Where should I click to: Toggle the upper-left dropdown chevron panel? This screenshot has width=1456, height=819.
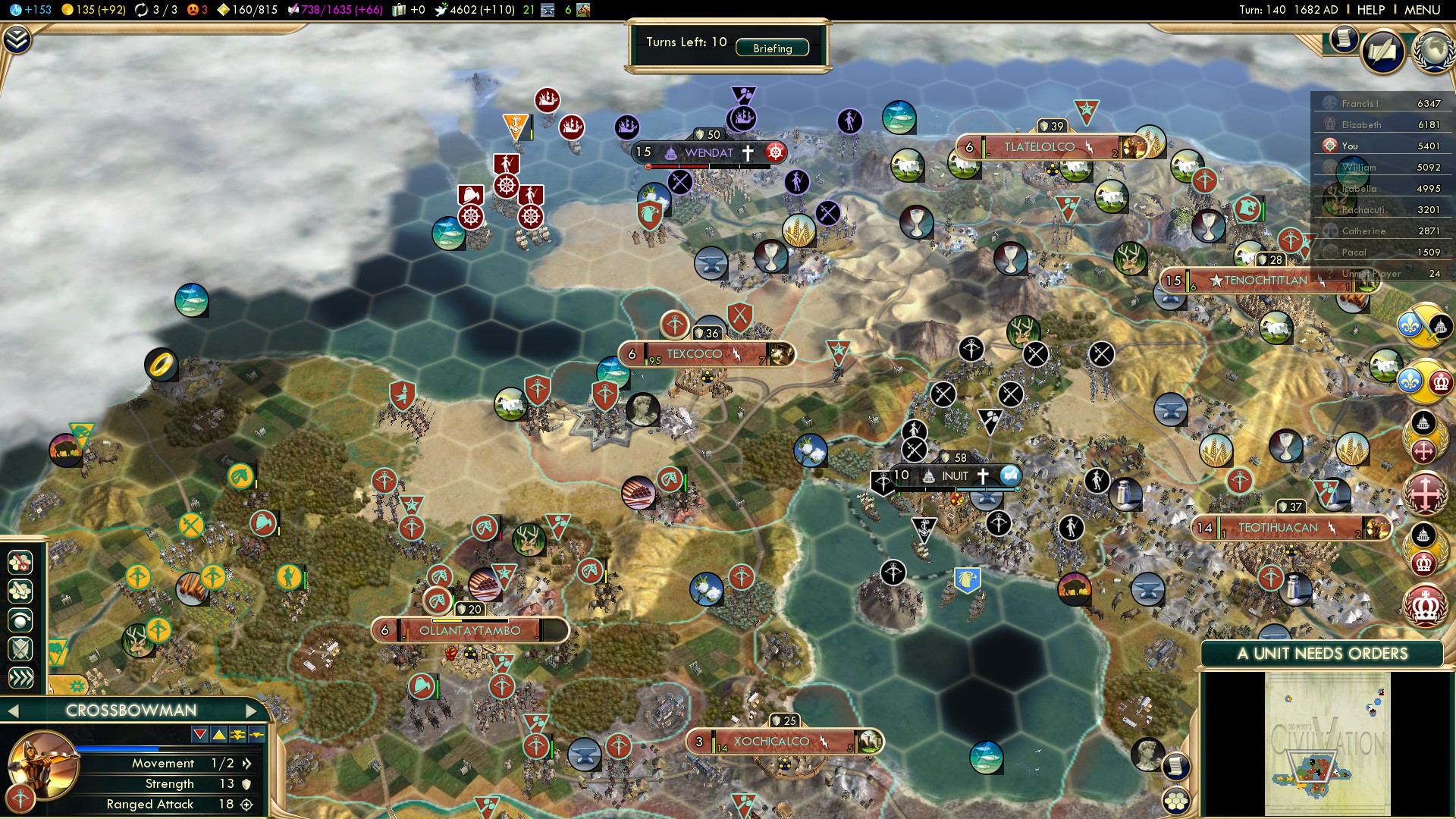pyautogui.click(x=17, y=39)
